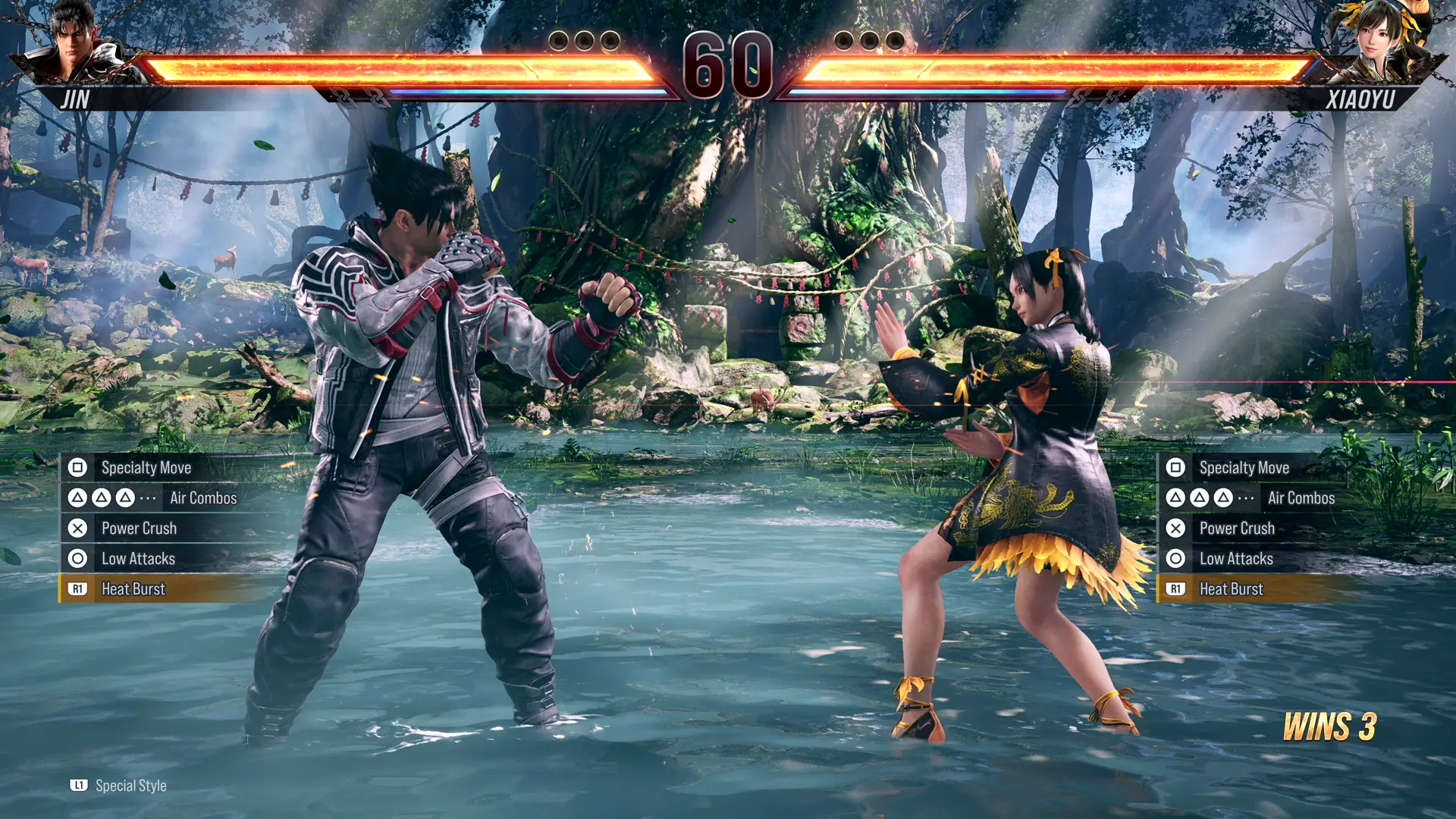
Task: Select the X Power Crush icon on left panel
Action: tap(77, 529)
